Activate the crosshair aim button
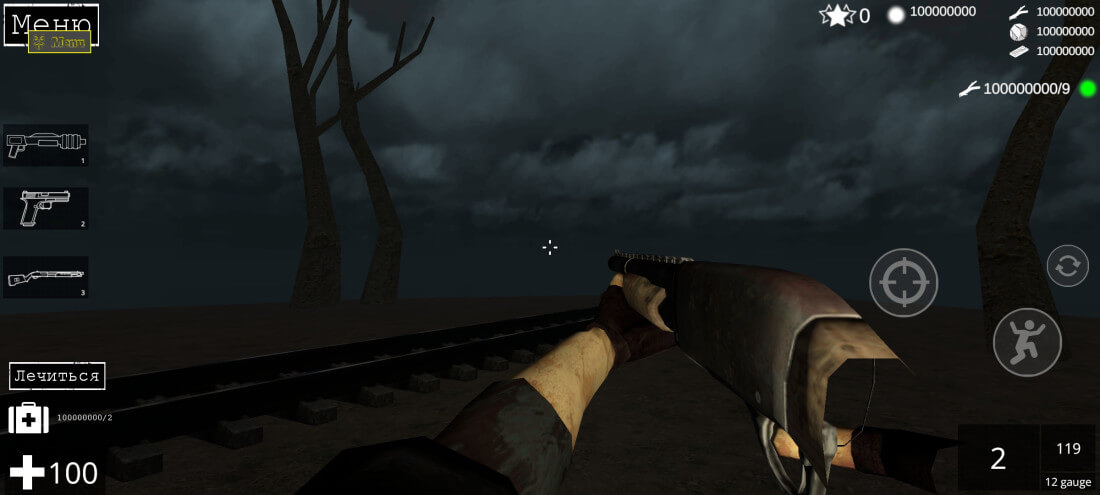The width and height of the screenshot is (1100, 495). (903, 283)
